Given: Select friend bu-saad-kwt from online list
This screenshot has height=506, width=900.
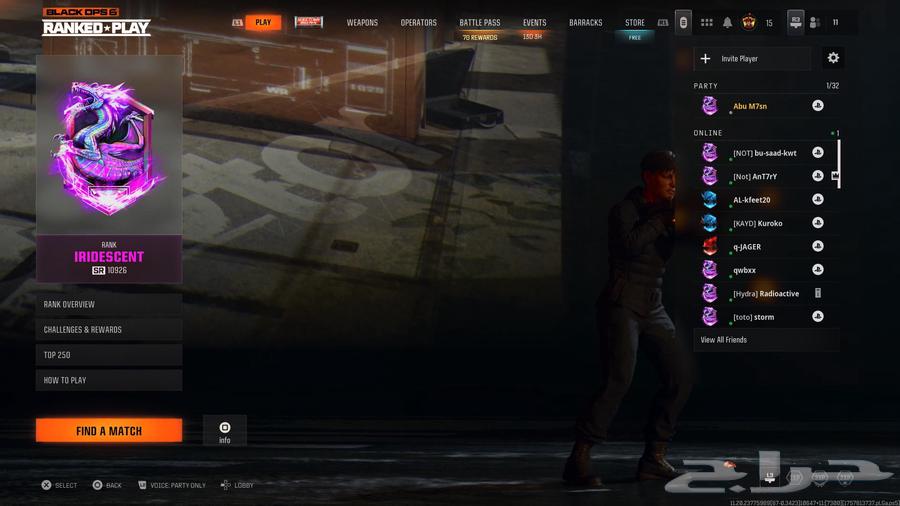Looking at the screenshot, I should pos(765,153).
